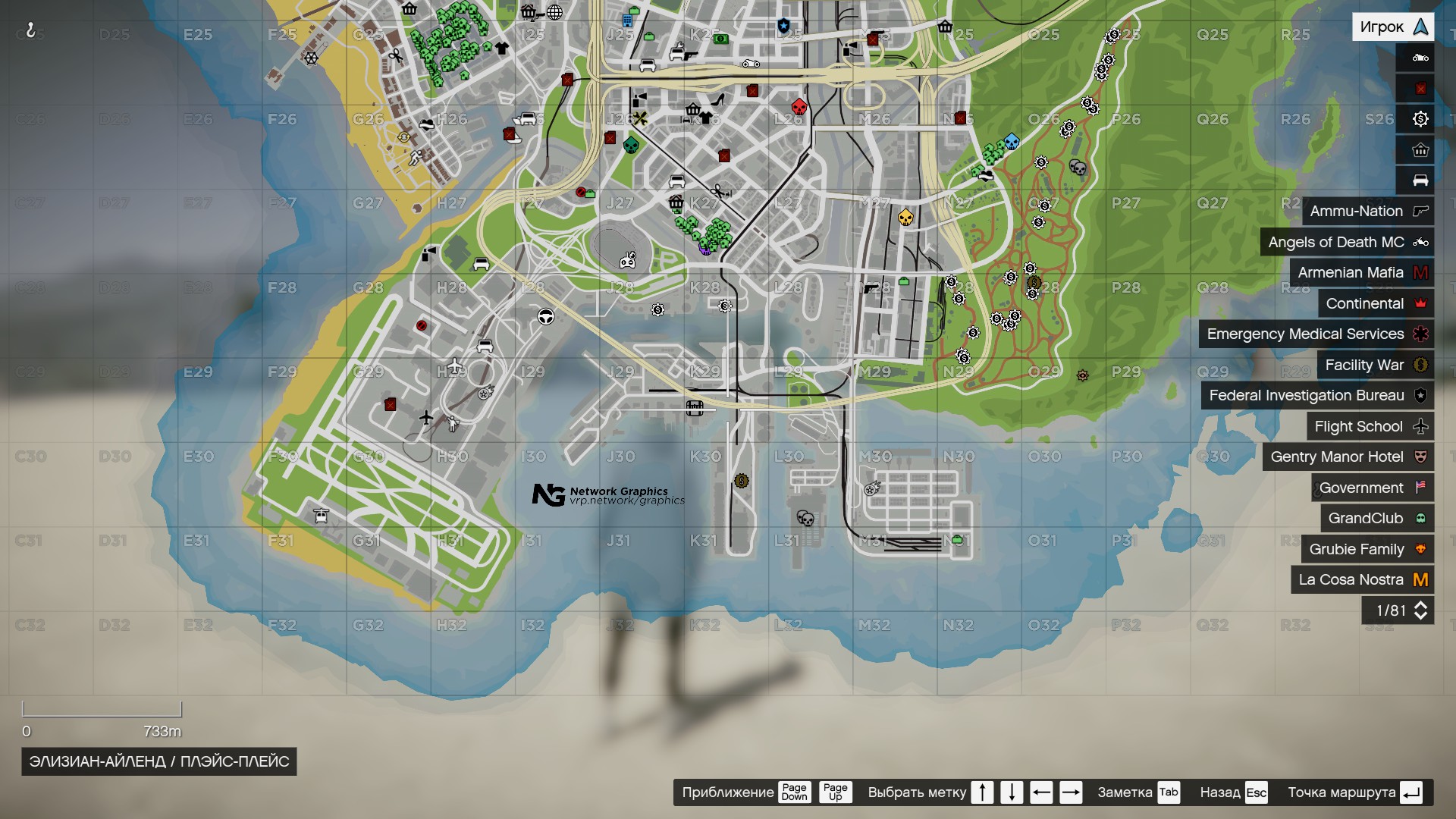This screenshot has width=1456, height=819.
Task: Click the airplane icon beside Flight School
Action: click(1422, 426)
